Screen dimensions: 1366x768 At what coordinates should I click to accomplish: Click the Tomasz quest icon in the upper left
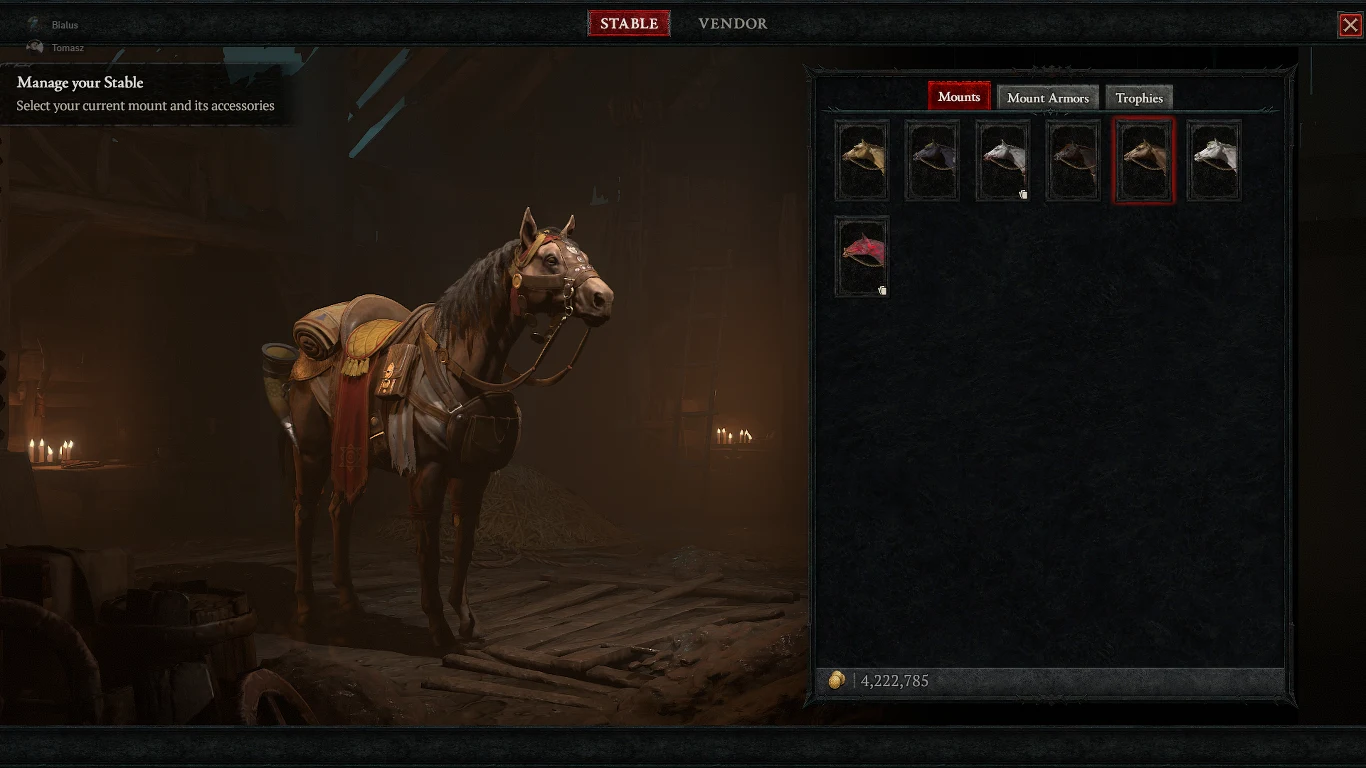click(34, 47)
